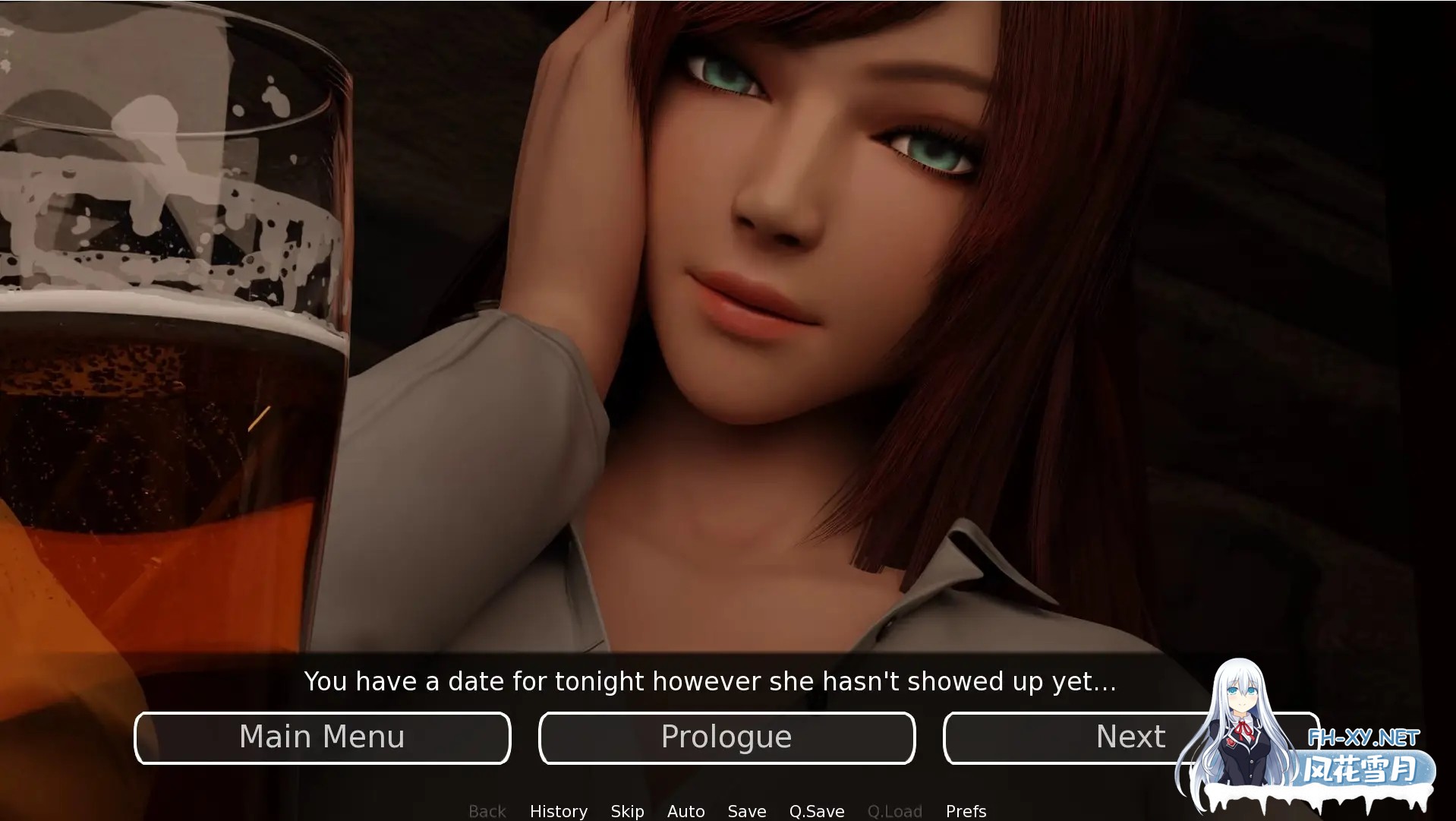
Task: Click the scene image to continue
Action: pos(728,327)
